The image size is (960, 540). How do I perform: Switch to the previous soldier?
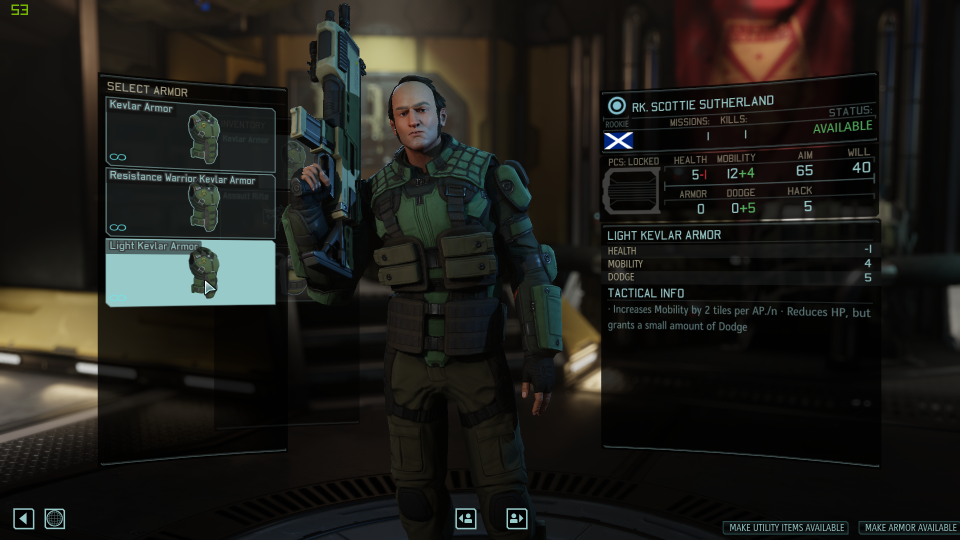465,518
